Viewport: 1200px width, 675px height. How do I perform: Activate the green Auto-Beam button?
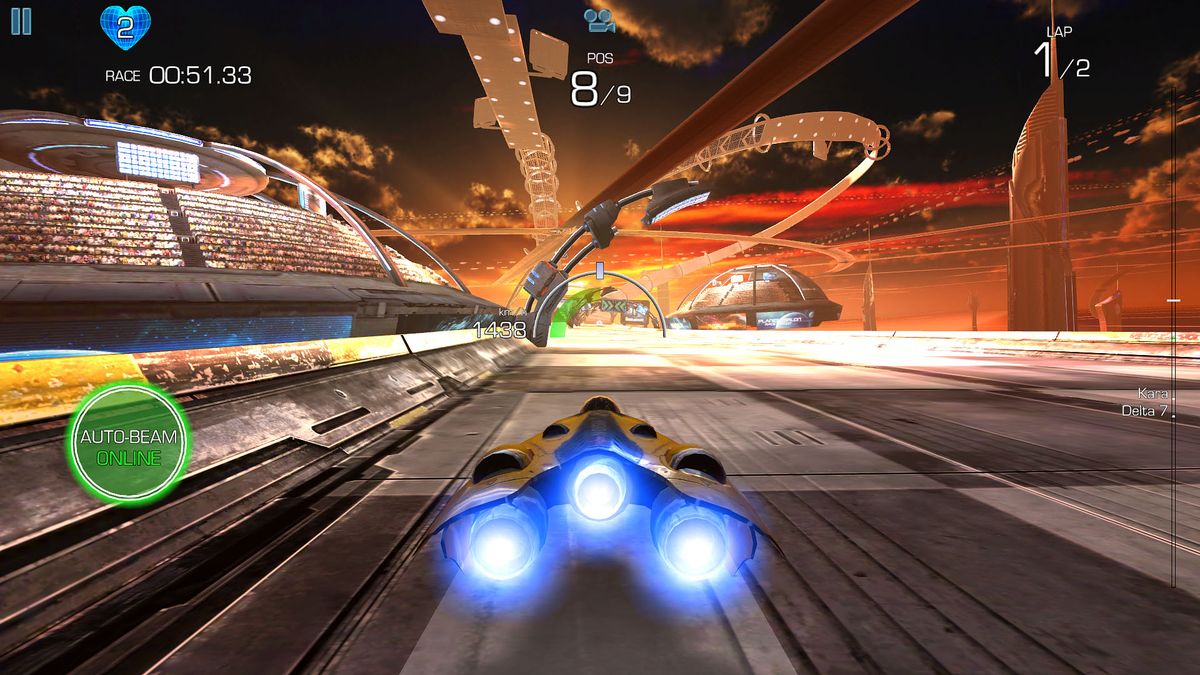(x=128, y=443)
